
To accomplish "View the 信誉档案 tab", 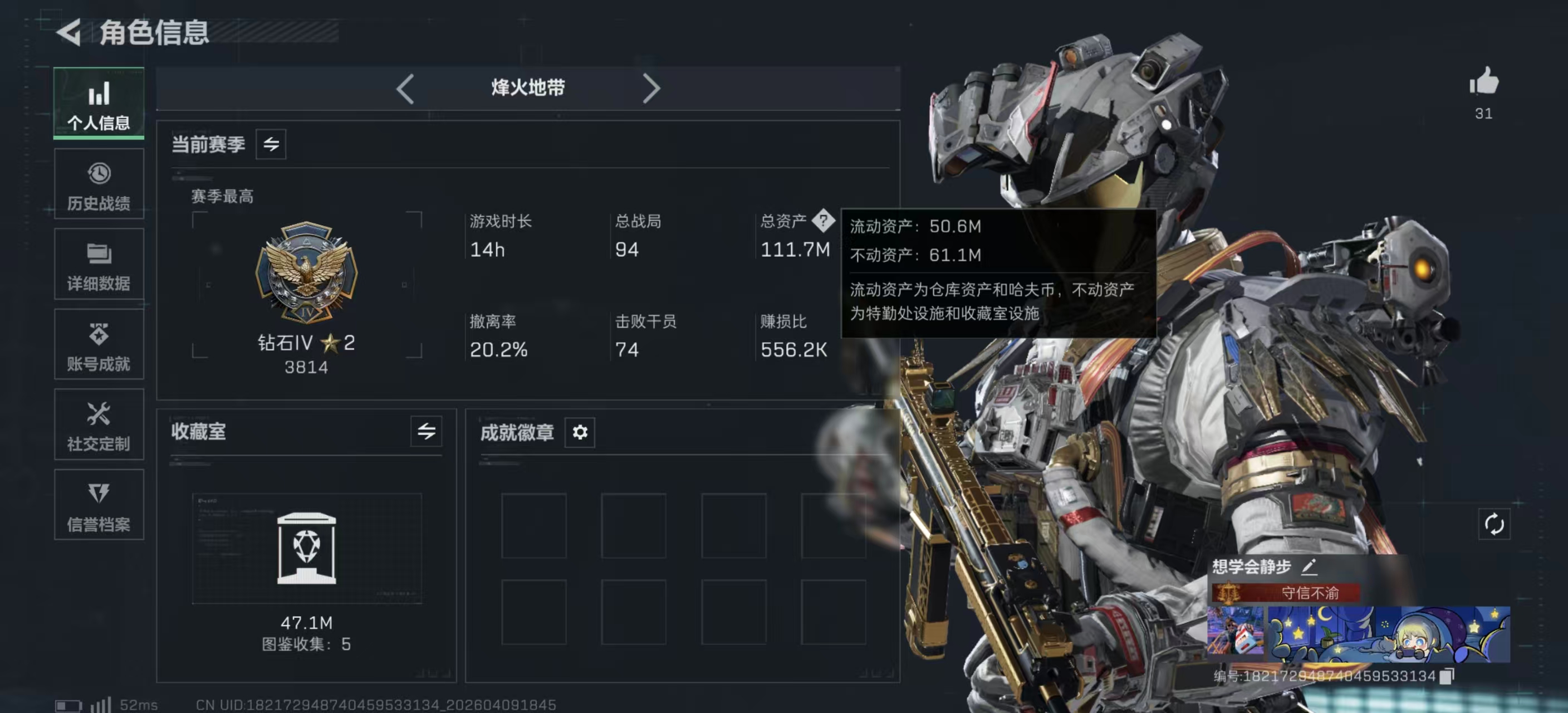I will tap(99, 505).
